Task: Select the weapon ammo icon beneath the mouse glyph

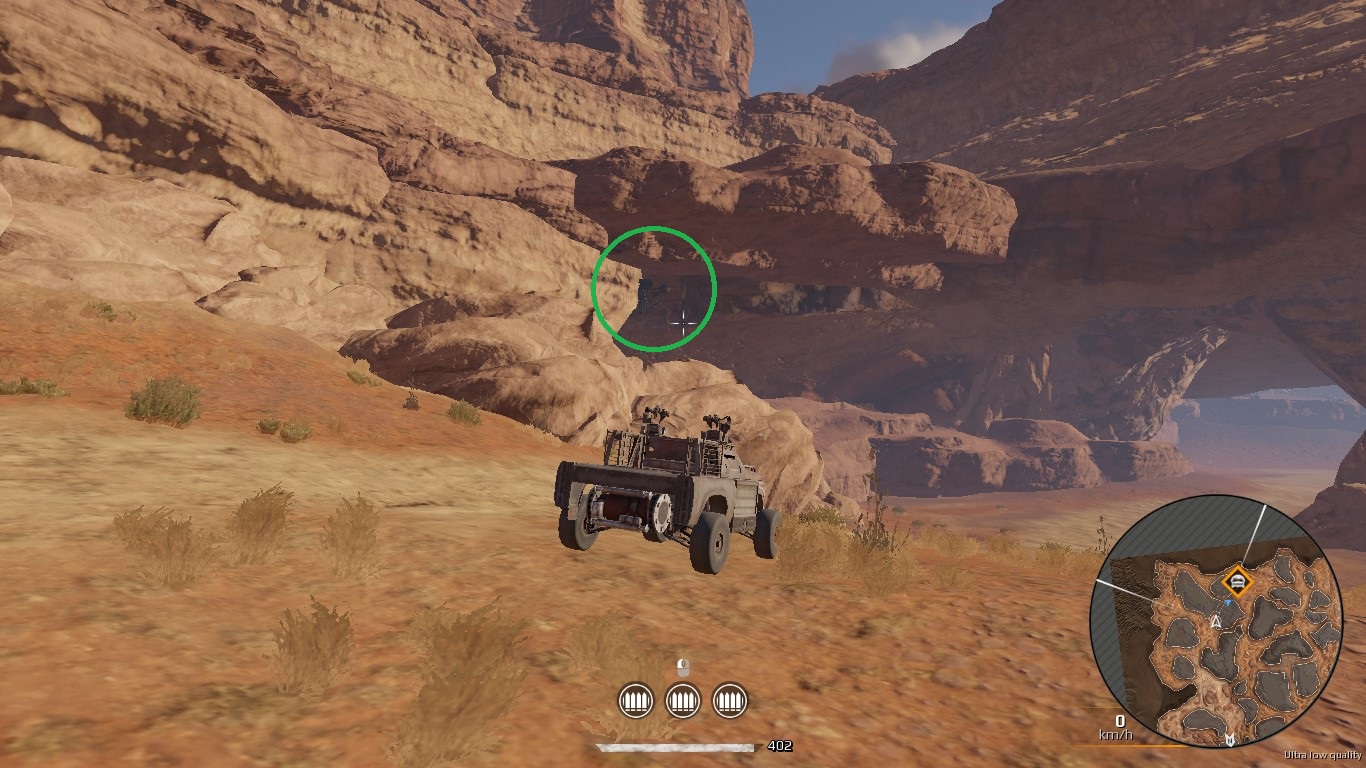Action: point(683,700)
